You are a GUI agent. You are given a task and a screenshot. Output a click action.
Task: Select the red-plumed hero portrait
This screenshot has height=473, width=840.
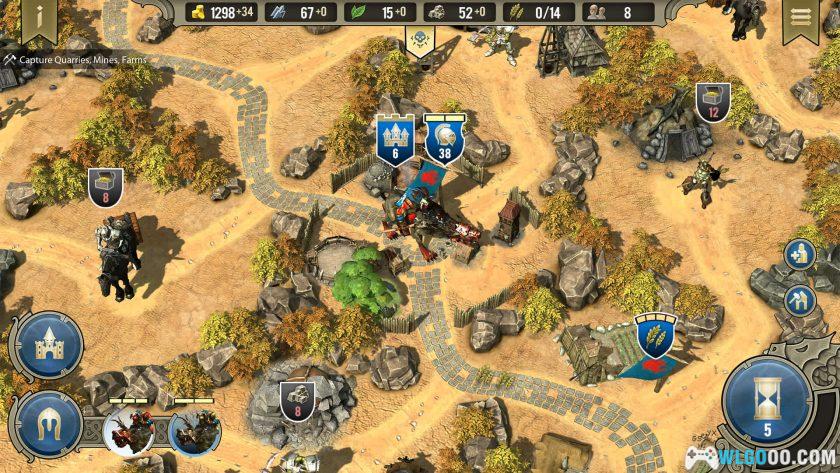(x=129, y=432)
